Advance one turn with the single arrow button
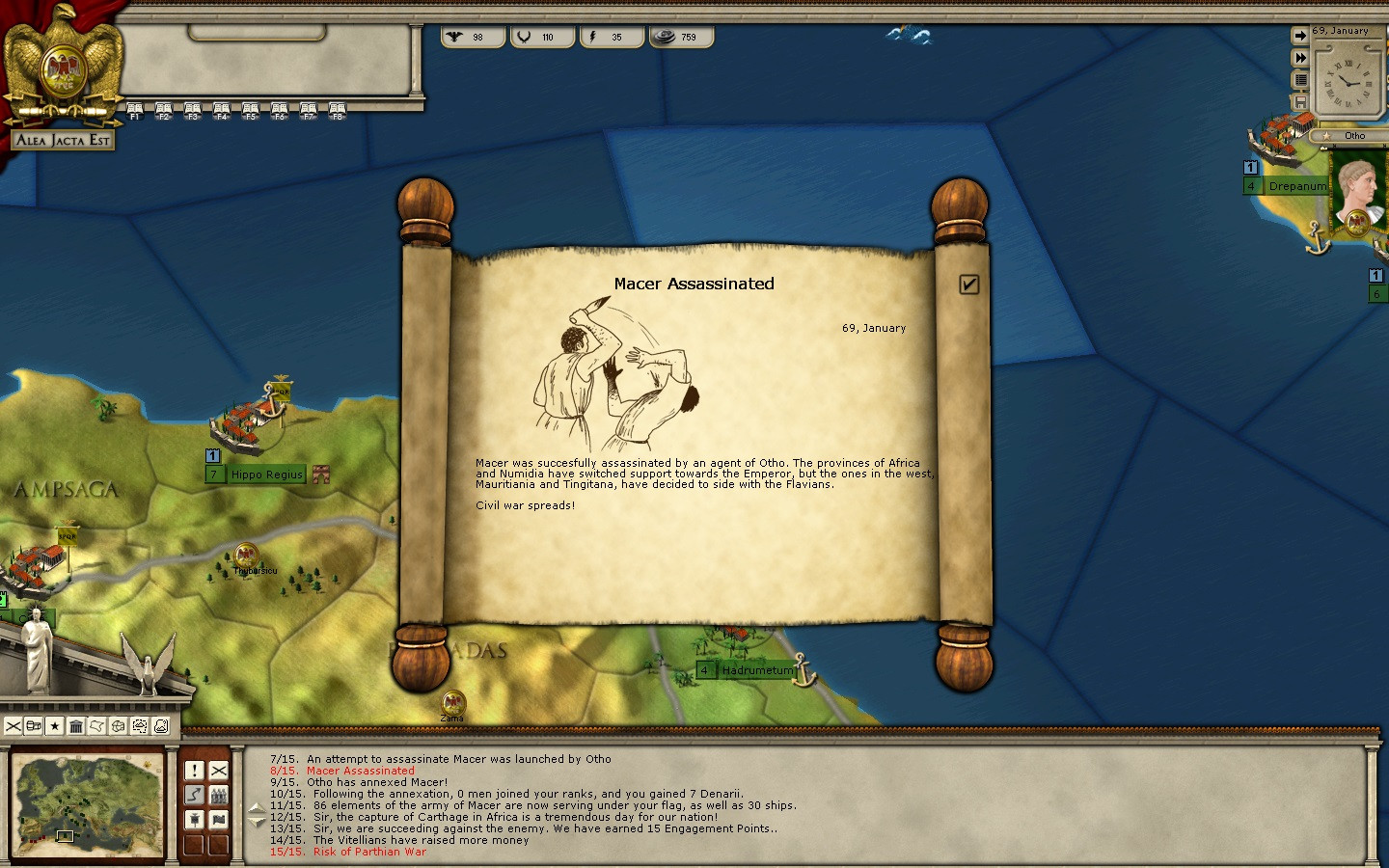Screen dimensions: 1389x868 point(1300,36)
